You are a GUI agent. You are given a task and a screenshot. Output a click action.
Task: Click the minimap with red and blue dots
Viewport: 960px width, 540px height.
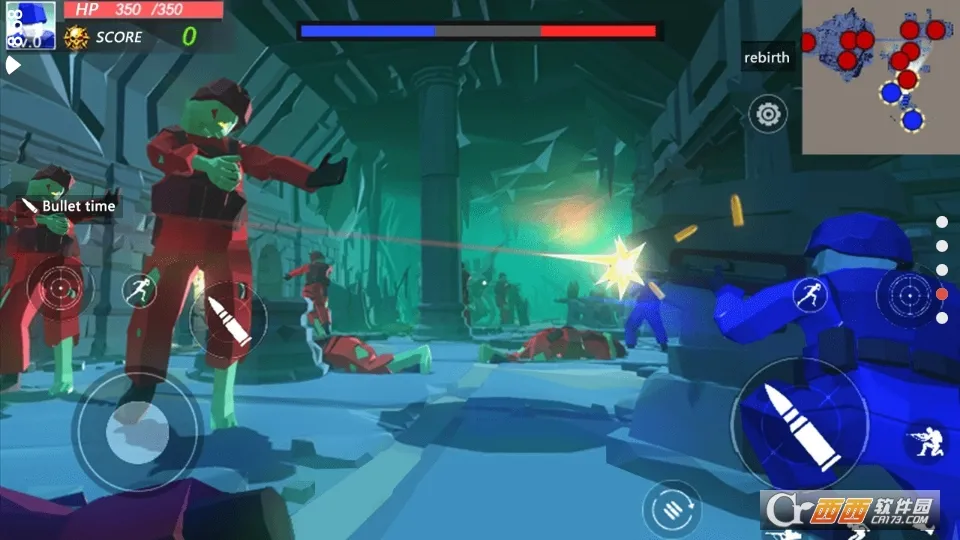pyautogui.click(x=880, y=77)
